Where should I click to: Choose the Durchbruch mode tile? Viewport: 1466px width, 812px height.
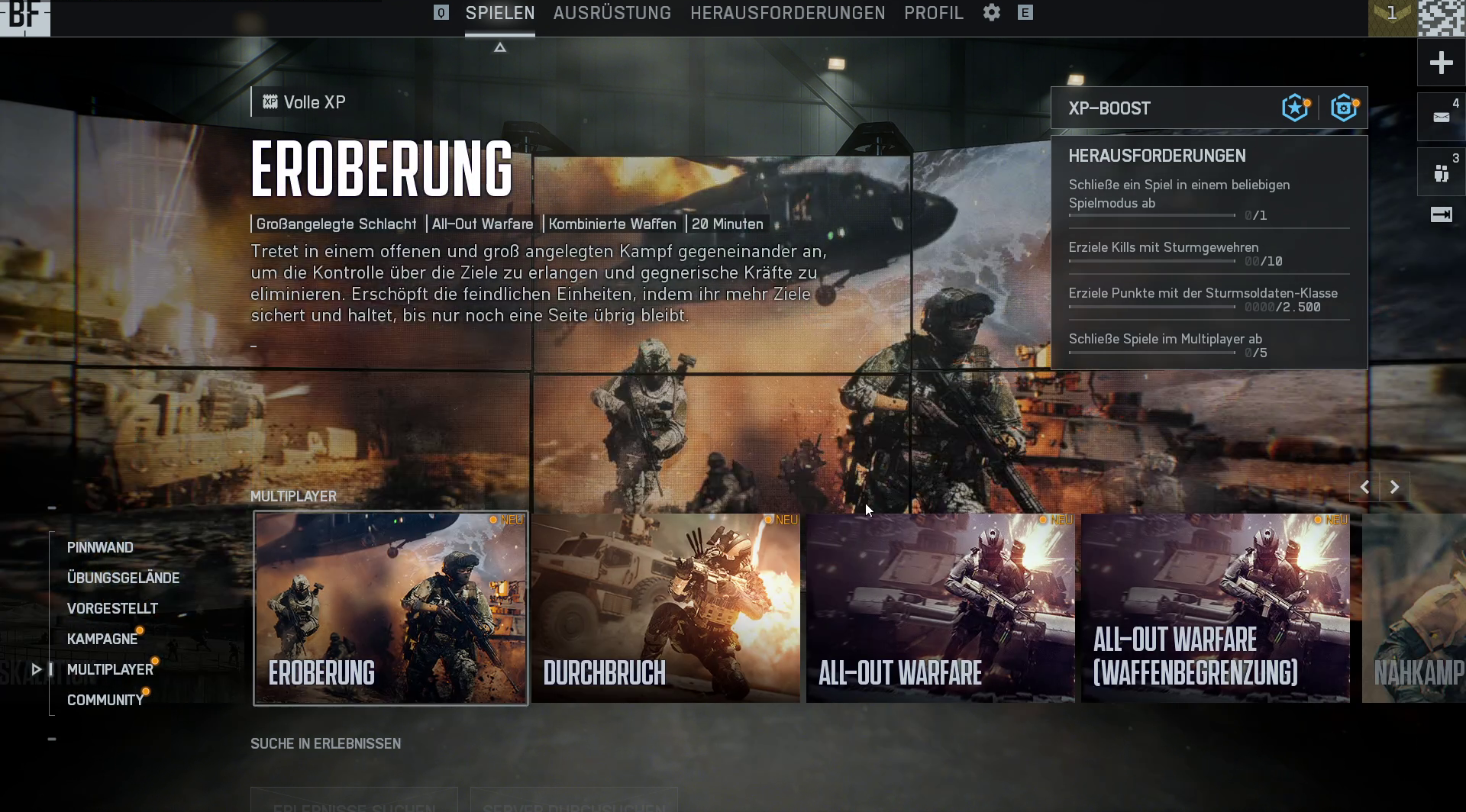(x=665, y=608)
